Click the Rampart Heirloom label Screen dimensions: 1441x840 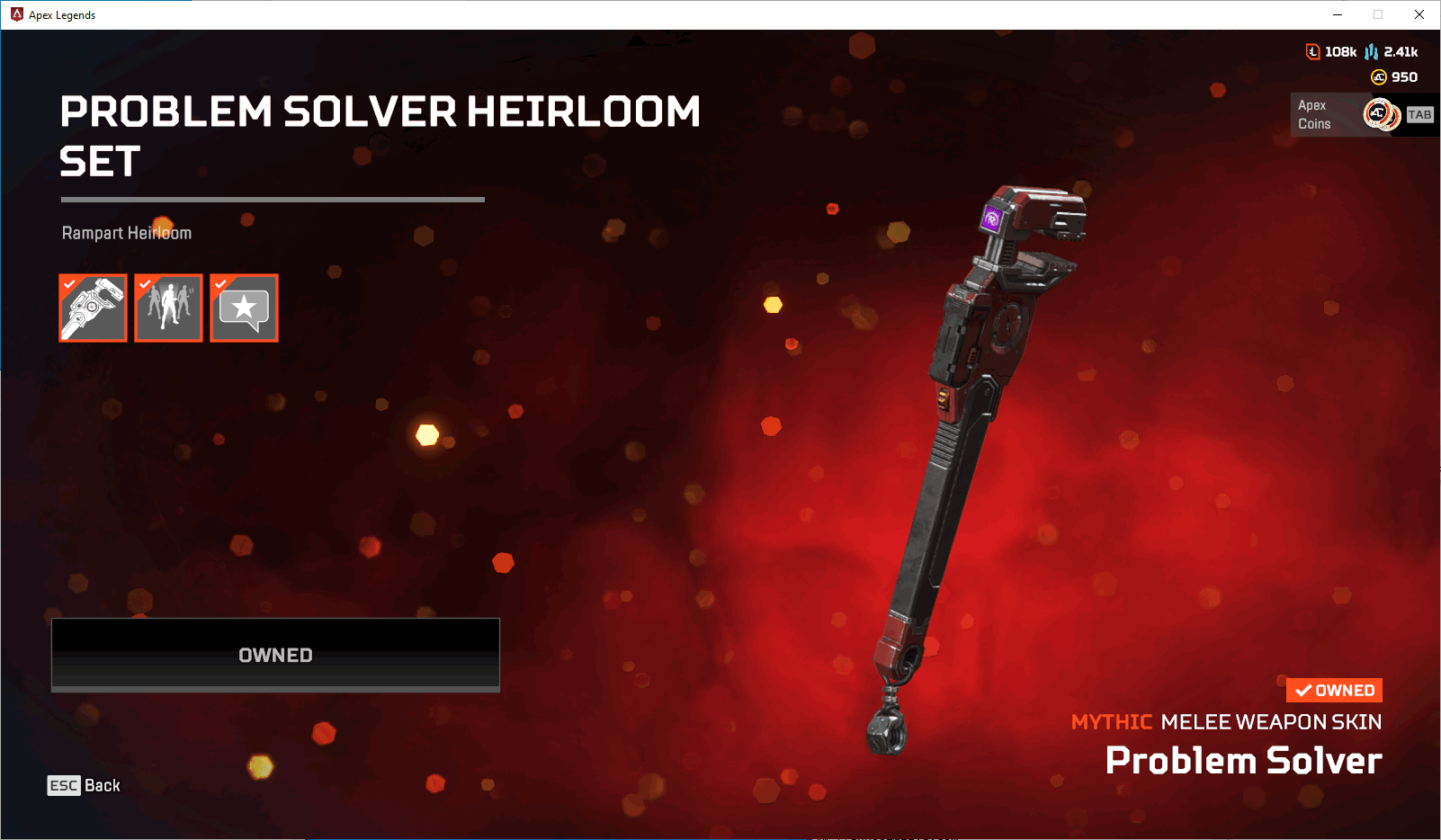click(x=126, y=232)
